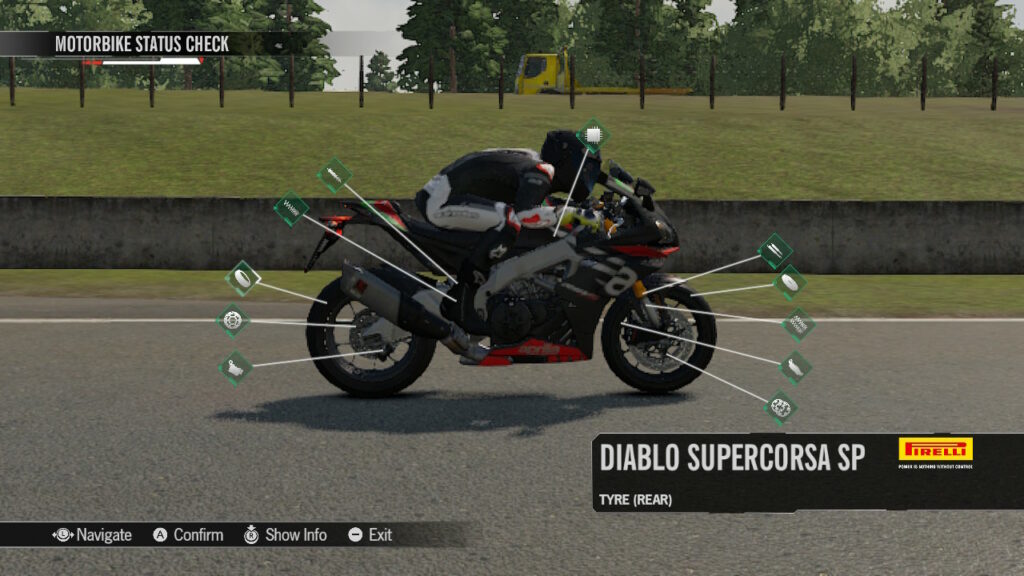Select the rear shock absorber icon
1024x576 pixels.
(334, 175)
